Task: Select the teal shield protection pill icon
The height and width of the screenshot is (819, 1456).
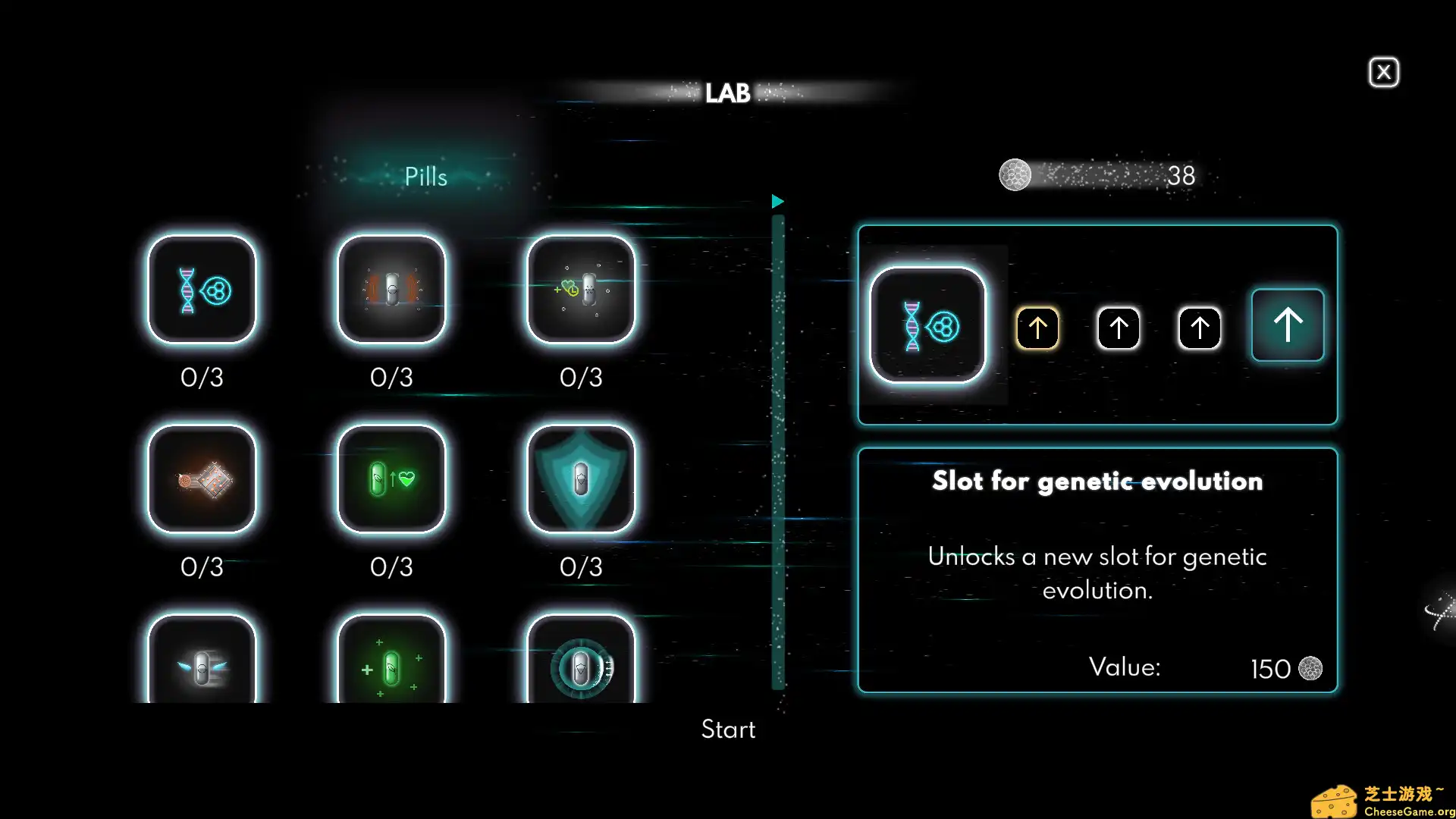Action: (x=581, y=479)
